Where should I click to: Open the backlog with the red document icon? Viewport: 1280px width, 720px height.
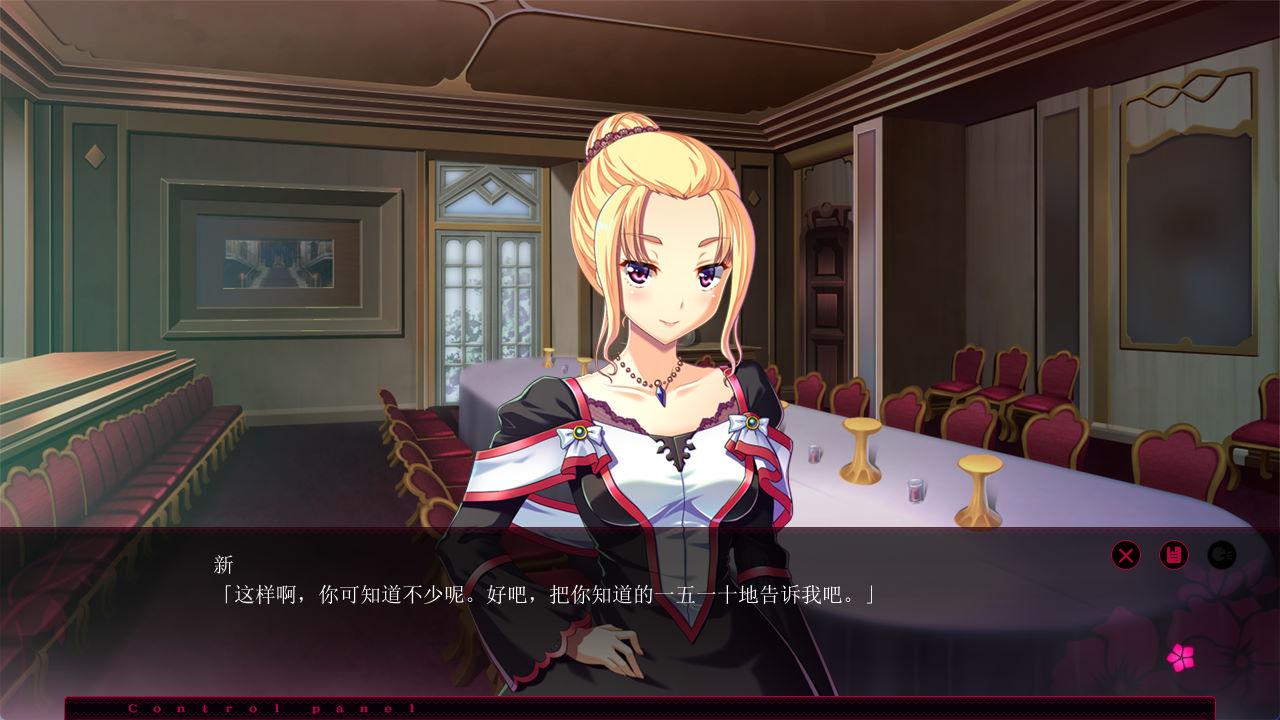pyautogui.click(x=1173, y=554)
